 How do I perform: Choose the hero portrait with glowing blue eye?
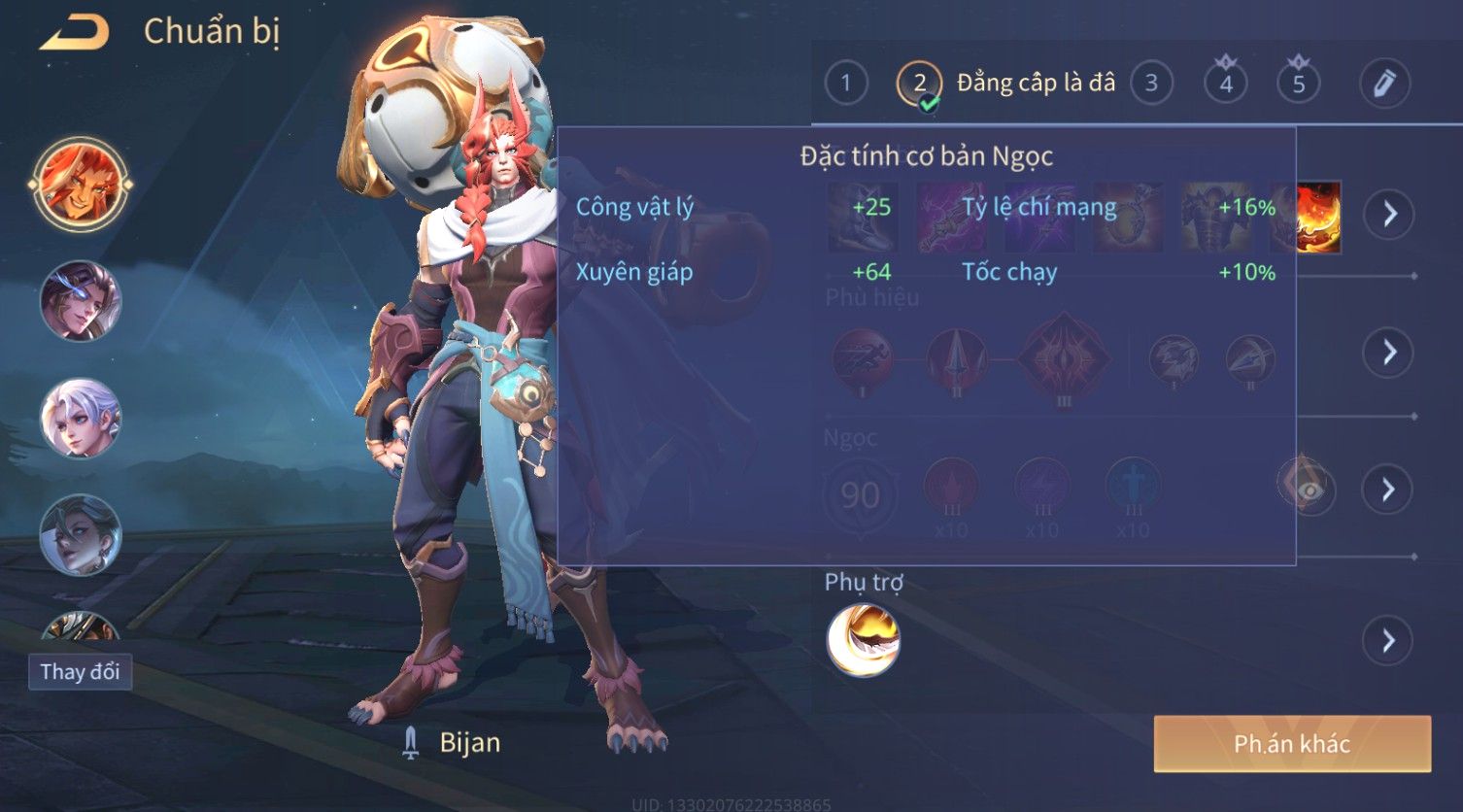[x=80, y=301]
